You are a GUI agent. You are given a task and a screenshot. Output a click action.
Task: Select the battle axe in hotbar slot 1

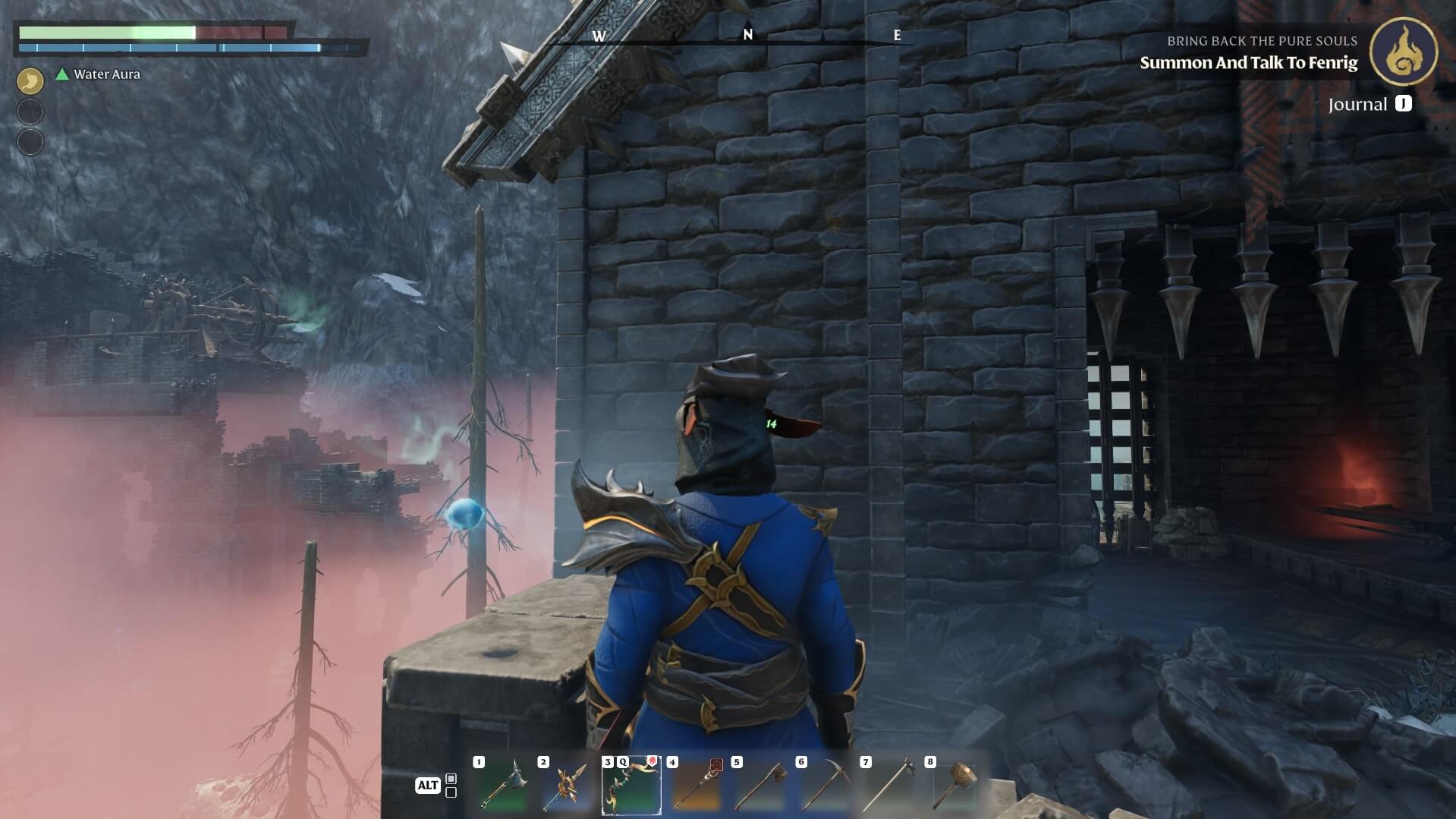502,786
